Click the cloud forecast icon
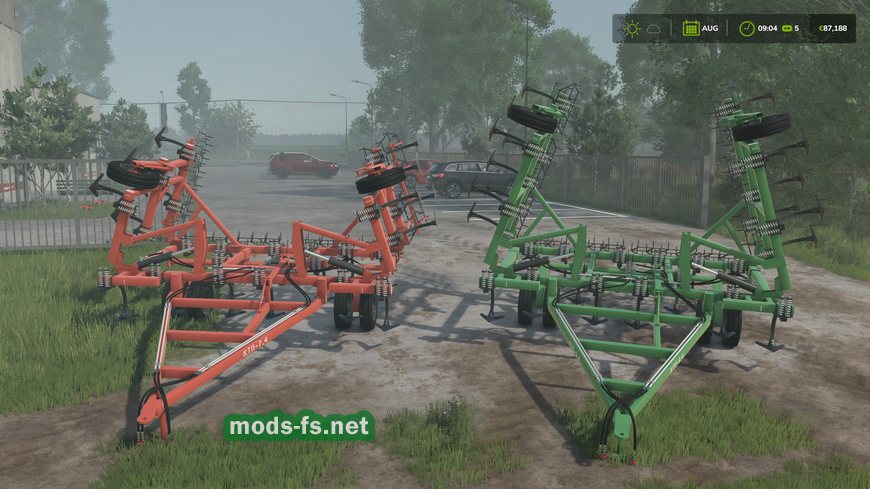Viewport: 870px width, 489px height. 654,28
